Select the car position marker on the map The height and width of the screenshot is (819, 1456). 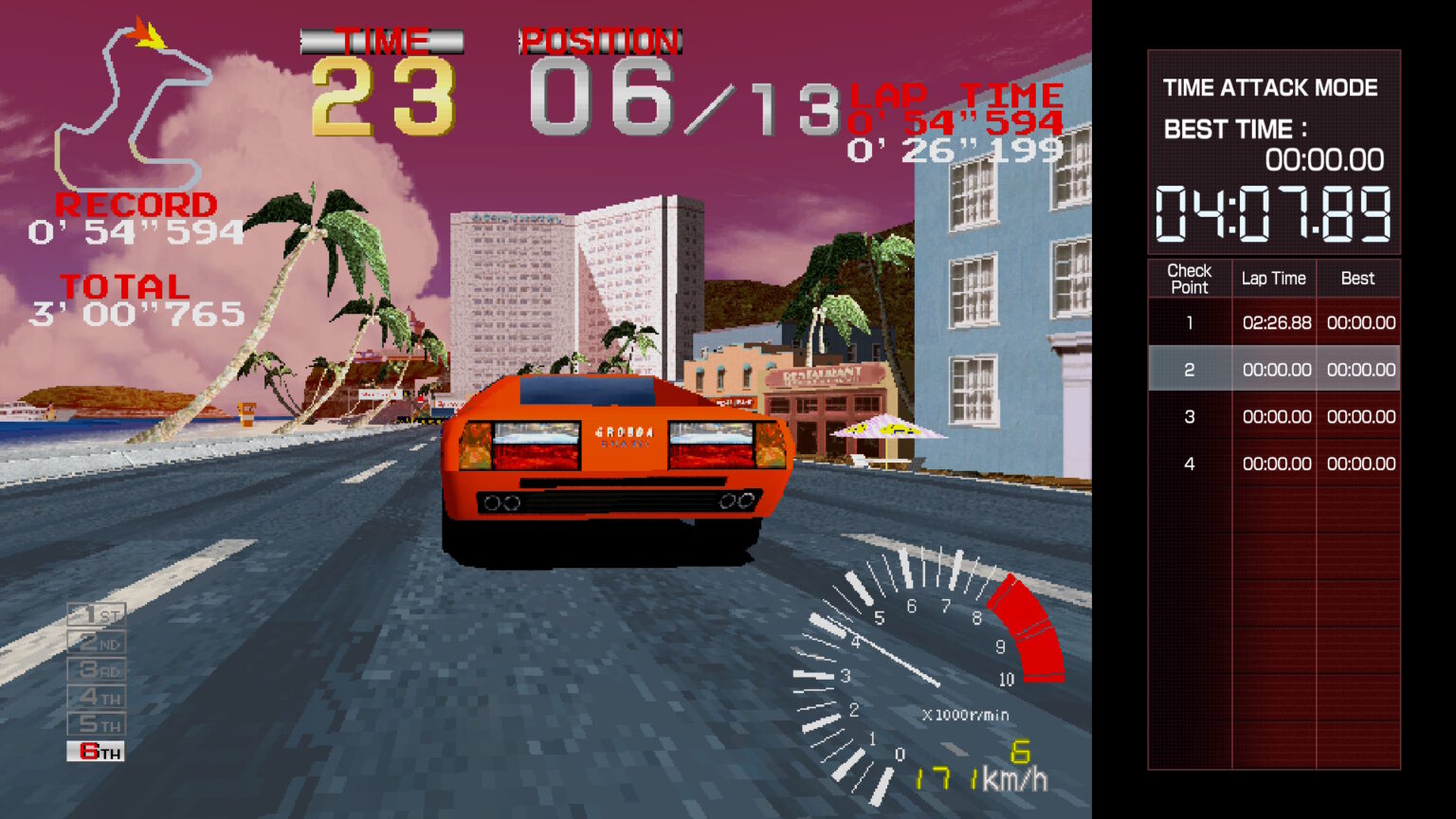point(147,33)
